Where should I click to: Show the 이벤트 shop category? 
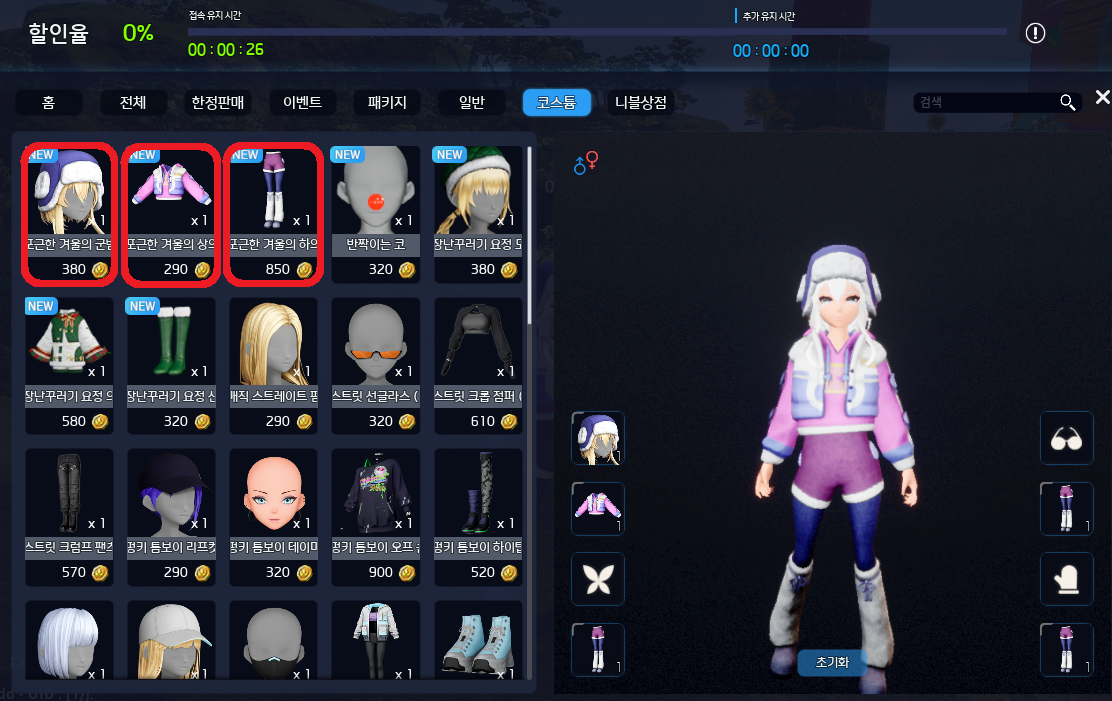point(302,102)
